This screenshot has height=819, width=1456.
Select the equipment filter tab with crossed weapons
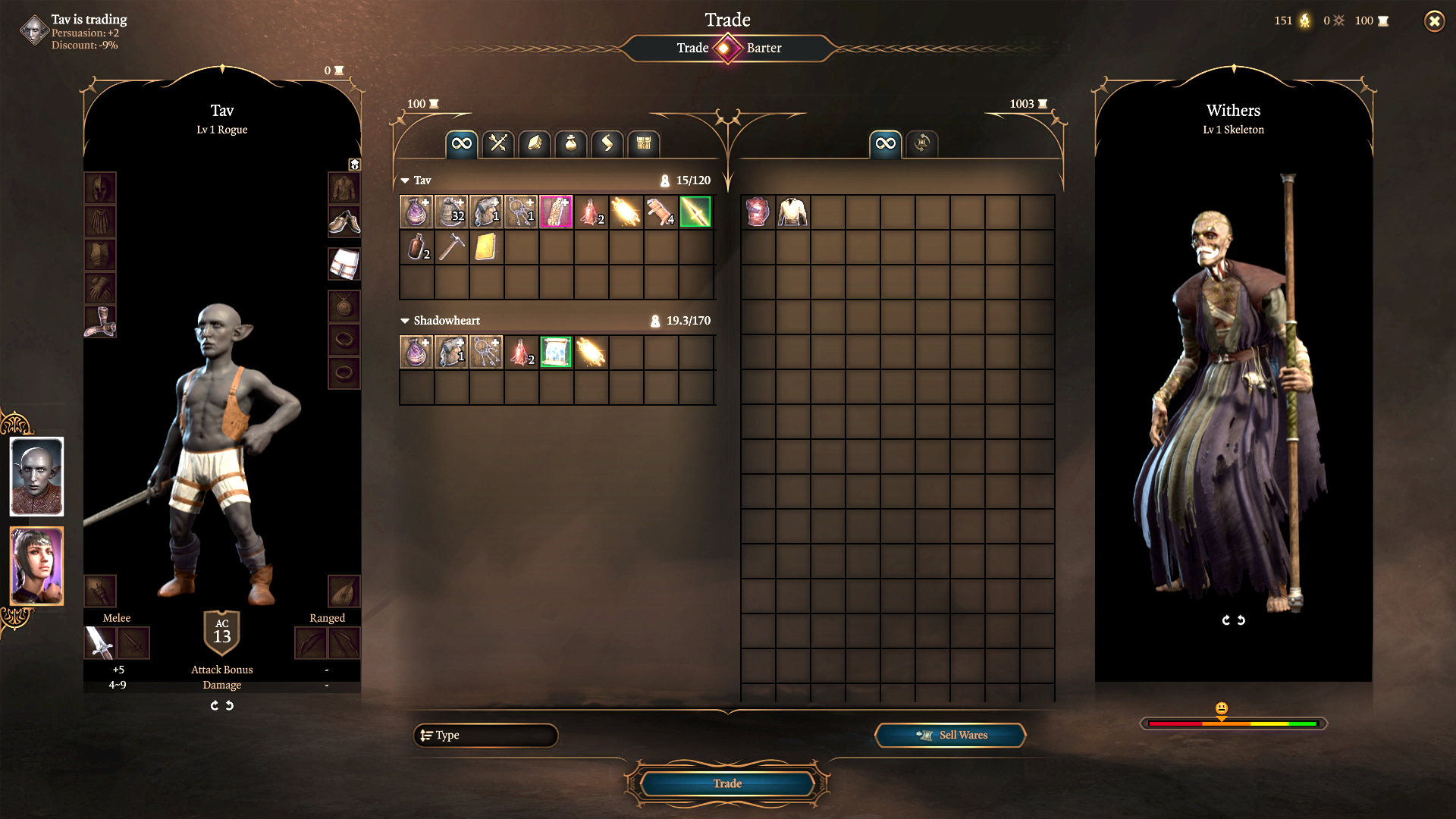498,143
